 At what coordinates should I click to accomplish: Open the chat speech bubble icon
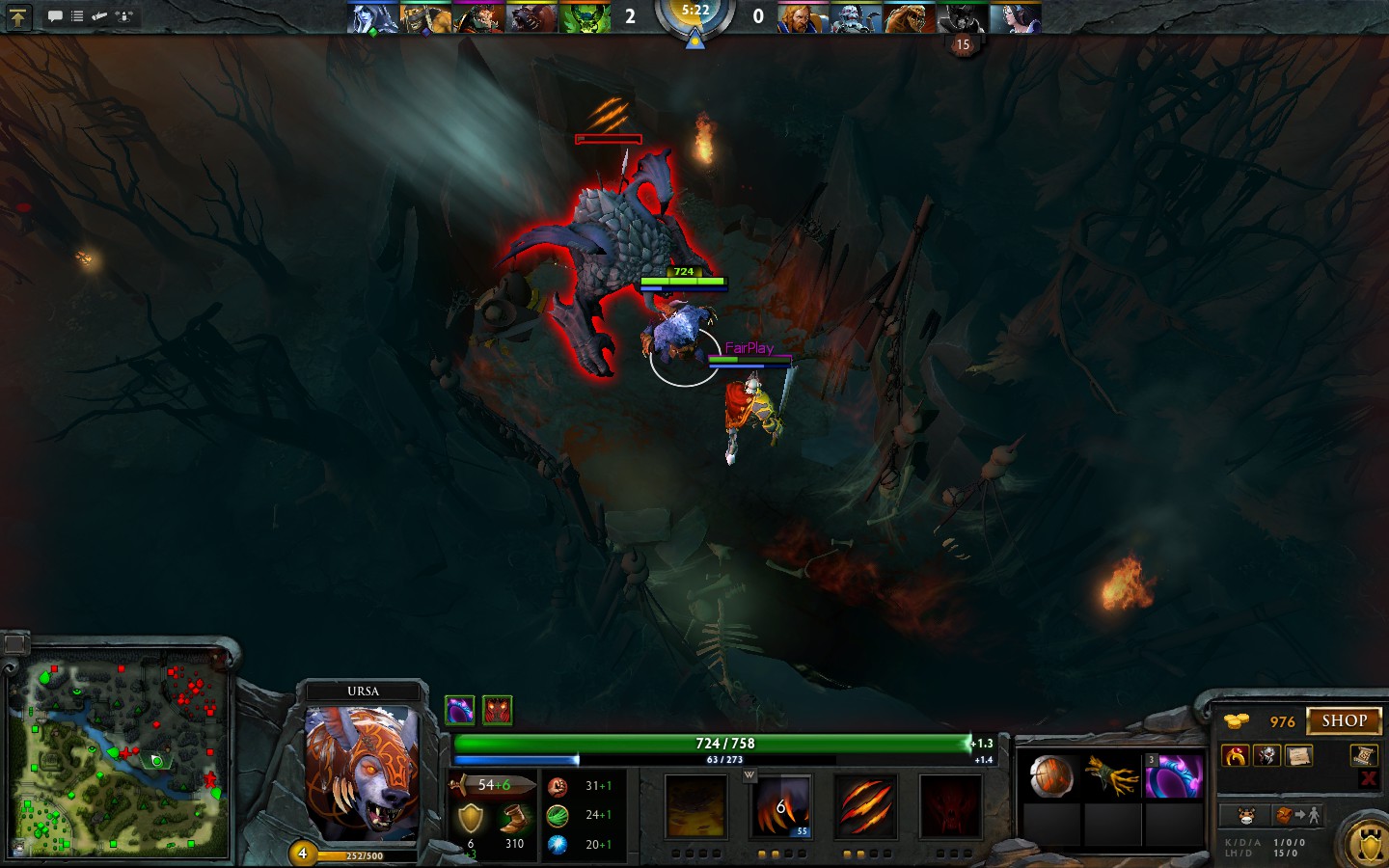[x=55, y=16]
